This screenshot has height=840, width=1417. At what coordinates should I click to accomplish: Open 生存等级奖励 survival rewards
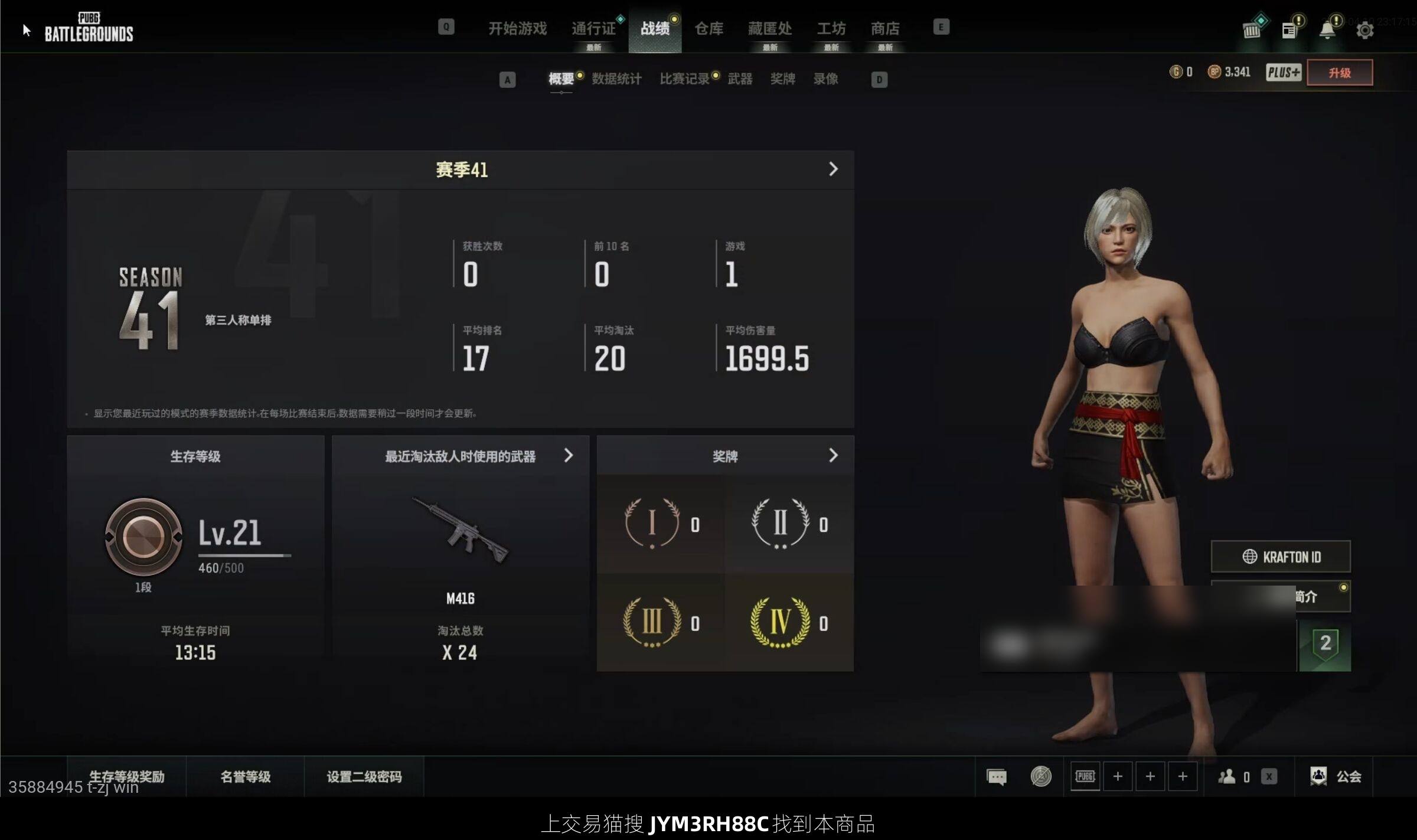click(x=126, y=776)
